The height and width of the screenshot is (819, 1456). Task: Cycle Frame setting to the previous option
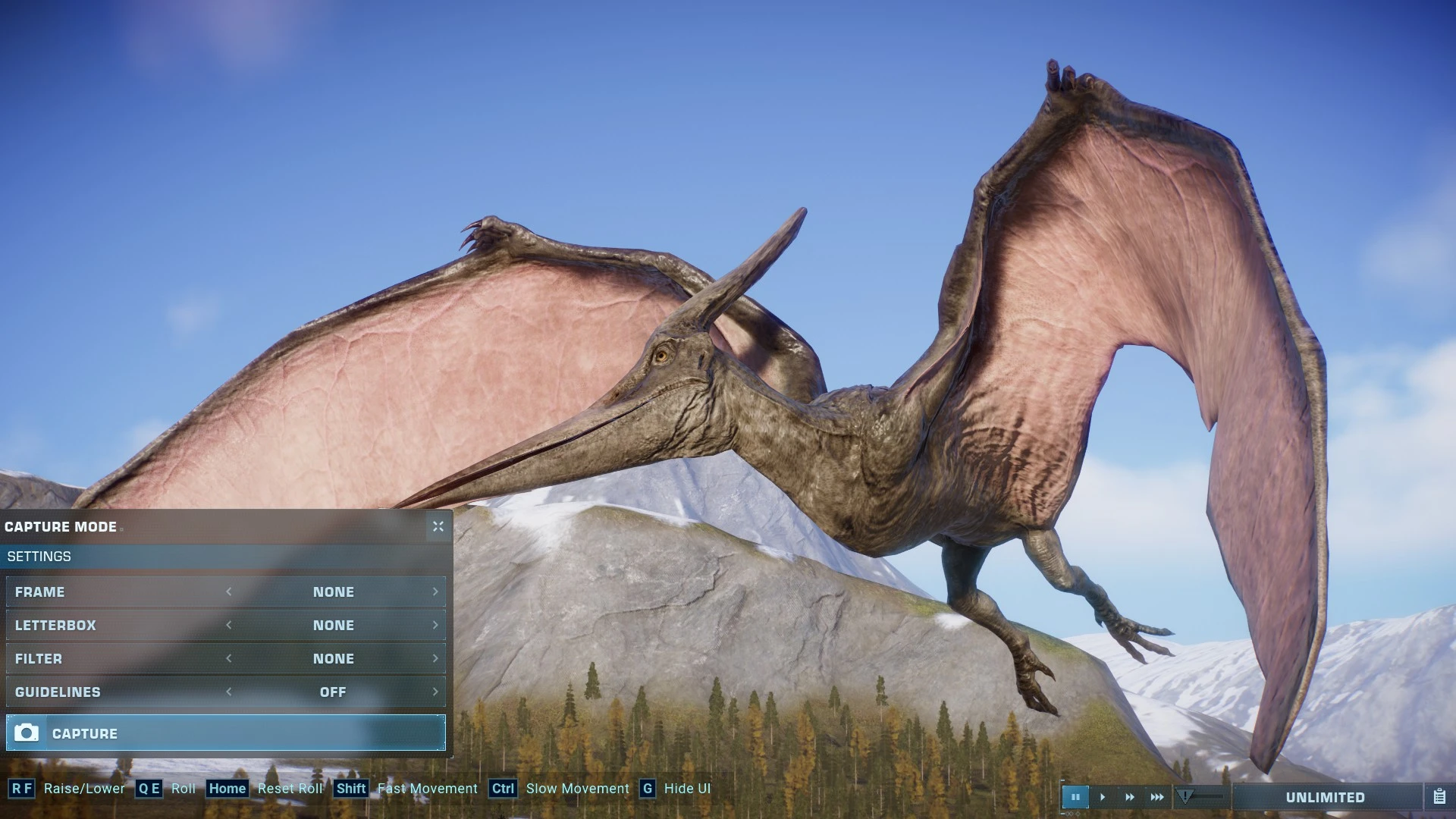click(229, 592)
